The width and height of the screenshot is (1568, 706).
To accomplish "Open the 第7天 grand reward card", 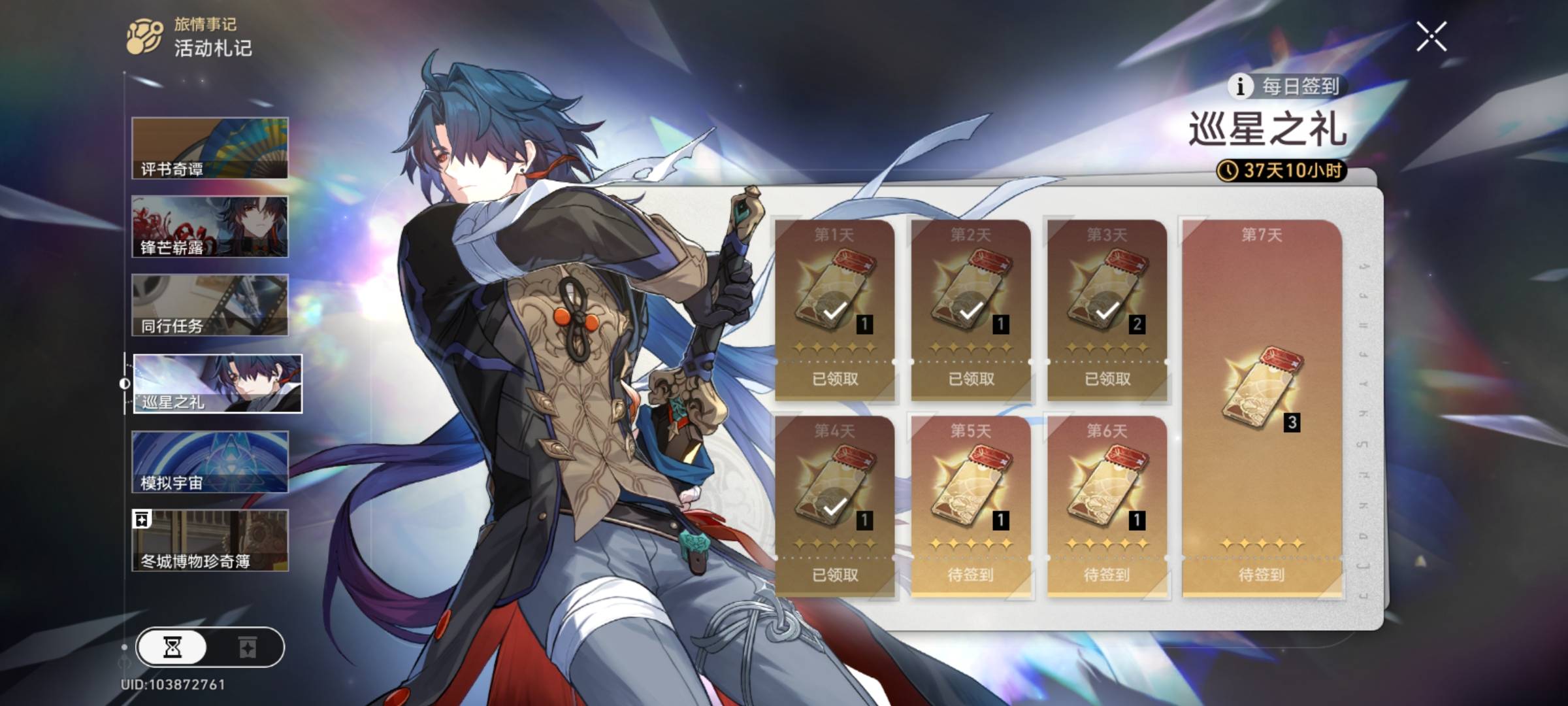I will 1262,409.
